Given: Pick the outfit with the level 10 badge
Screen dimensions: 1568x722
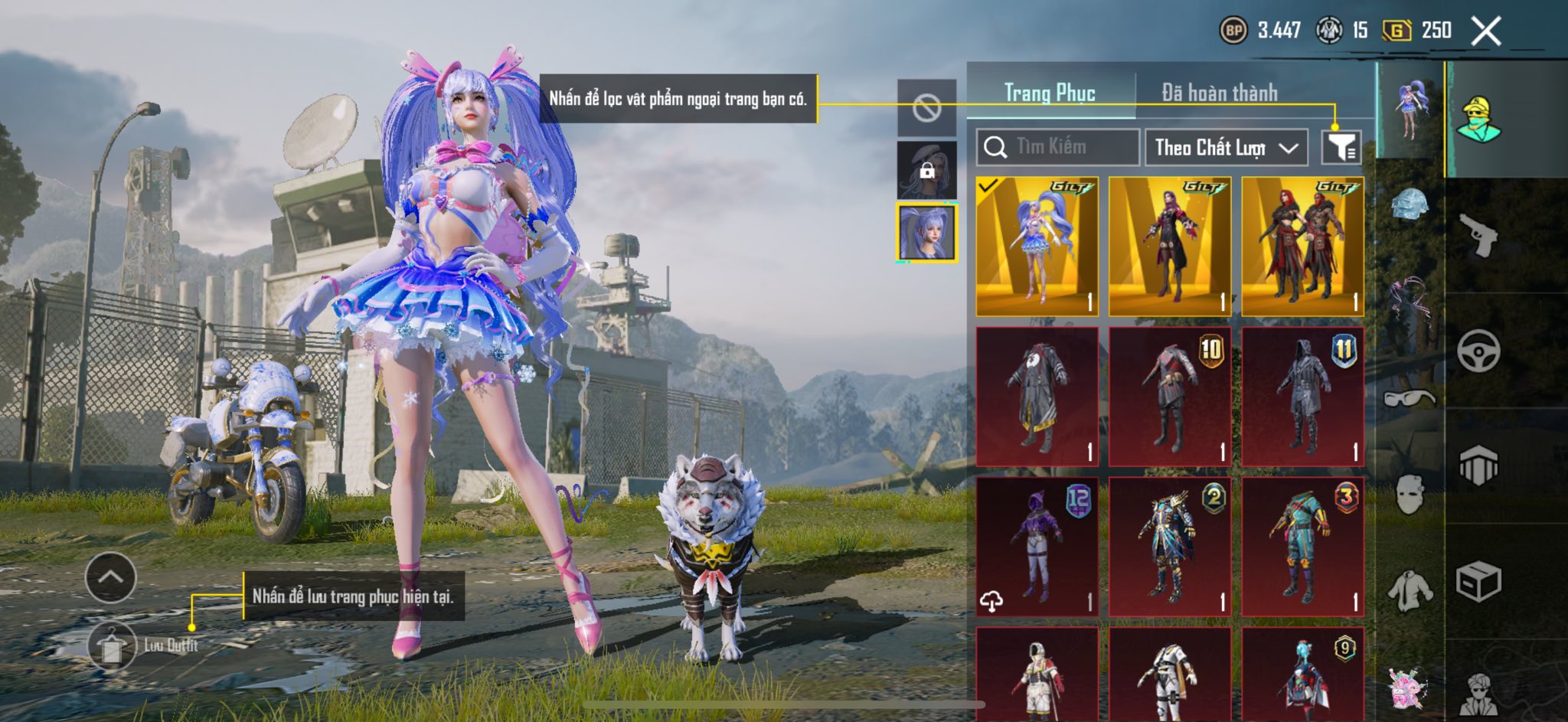Looking at the screenshot, I should [x=1169, y=397].
